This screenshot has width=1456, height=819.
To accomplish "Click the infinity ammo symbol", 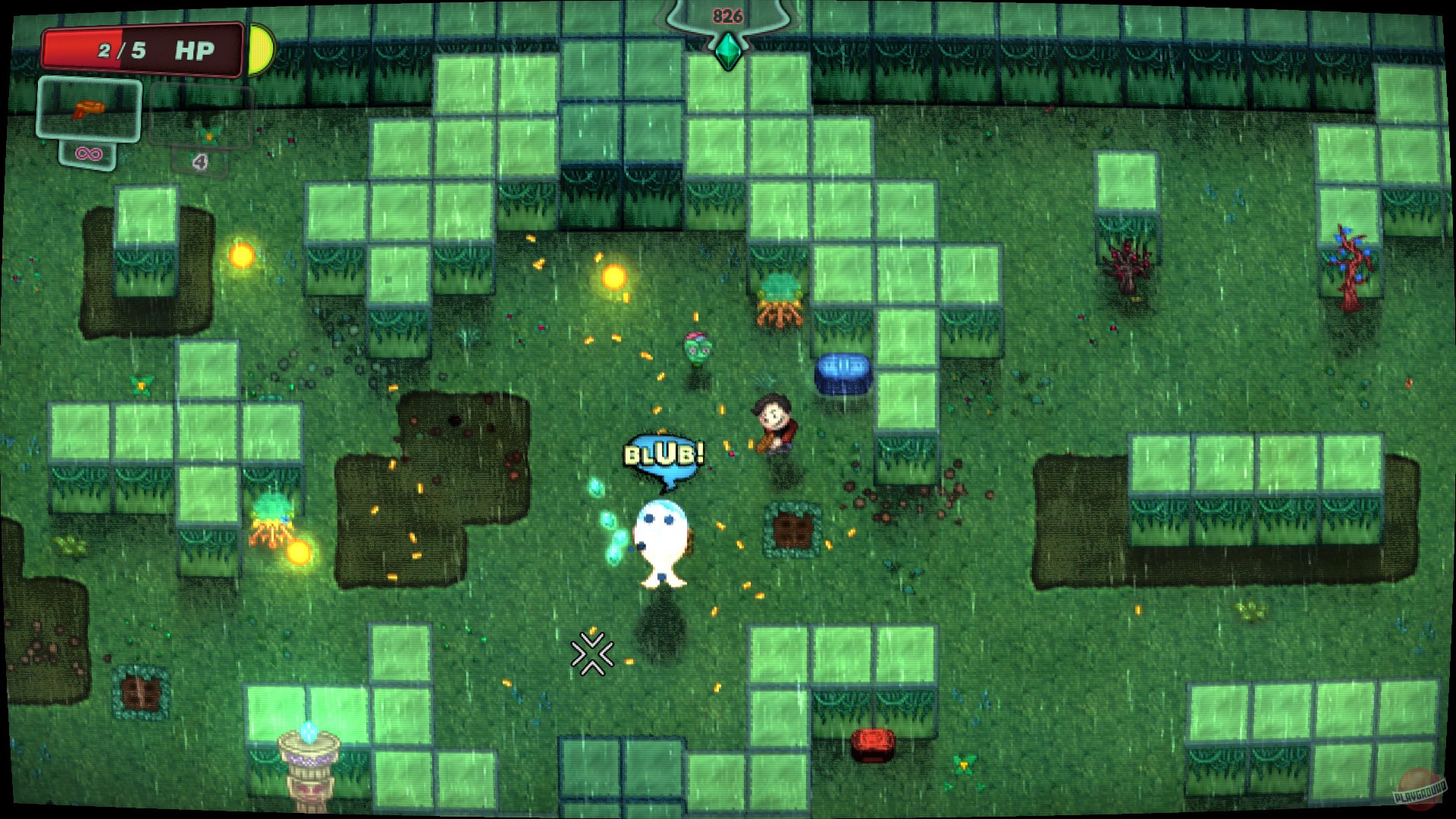I will click(90, 153).
